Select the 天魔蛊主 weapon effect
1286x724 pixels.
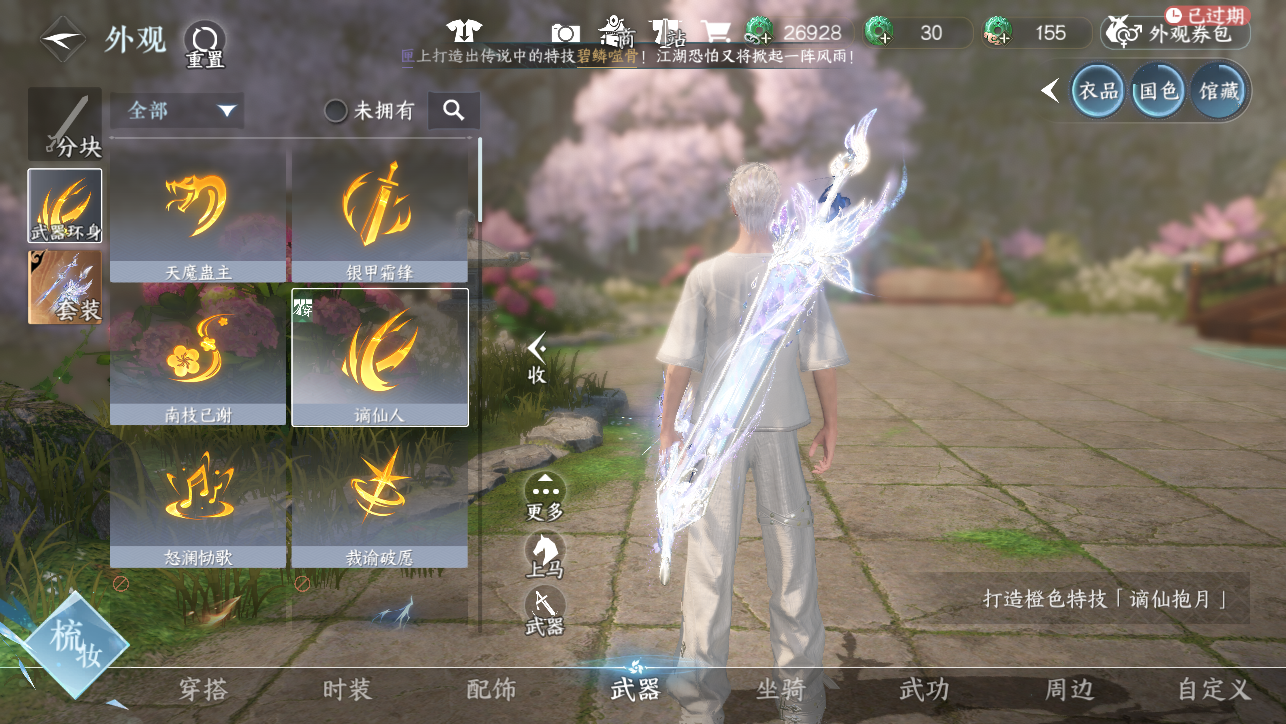click(x=198, y=215)
